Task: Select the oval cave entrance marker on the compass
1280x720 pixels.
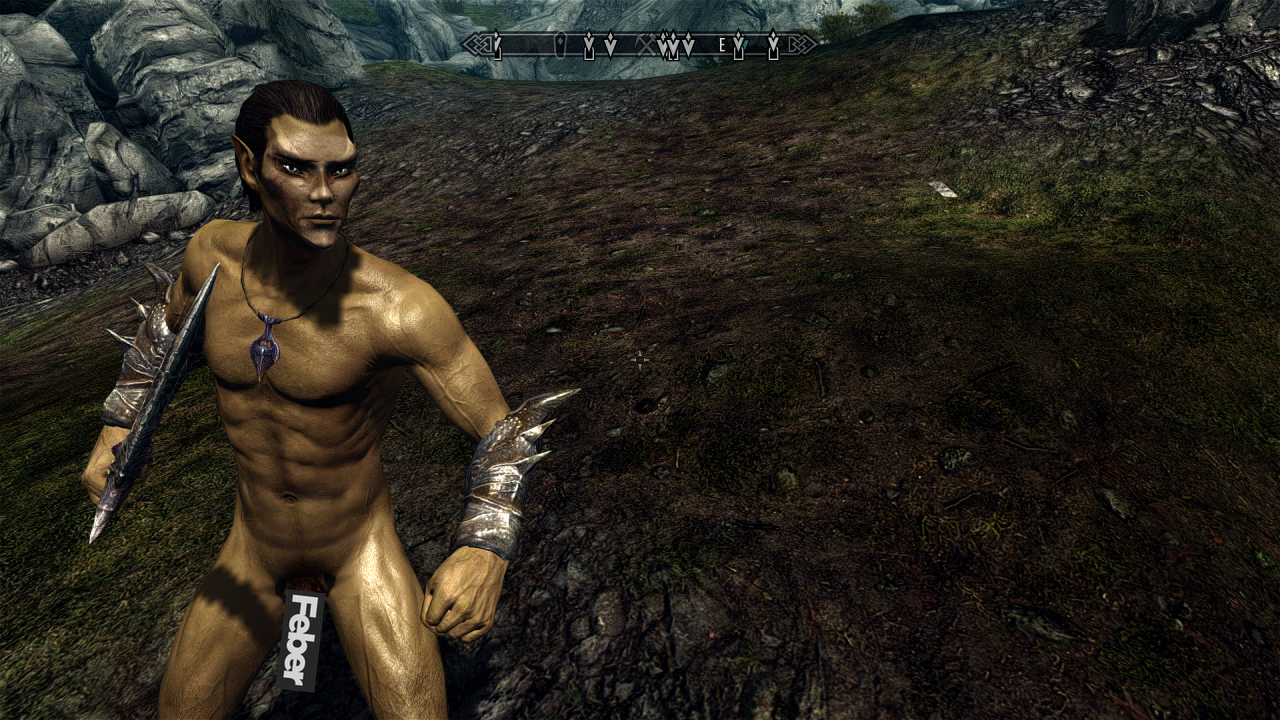Action: coord(560,42)
